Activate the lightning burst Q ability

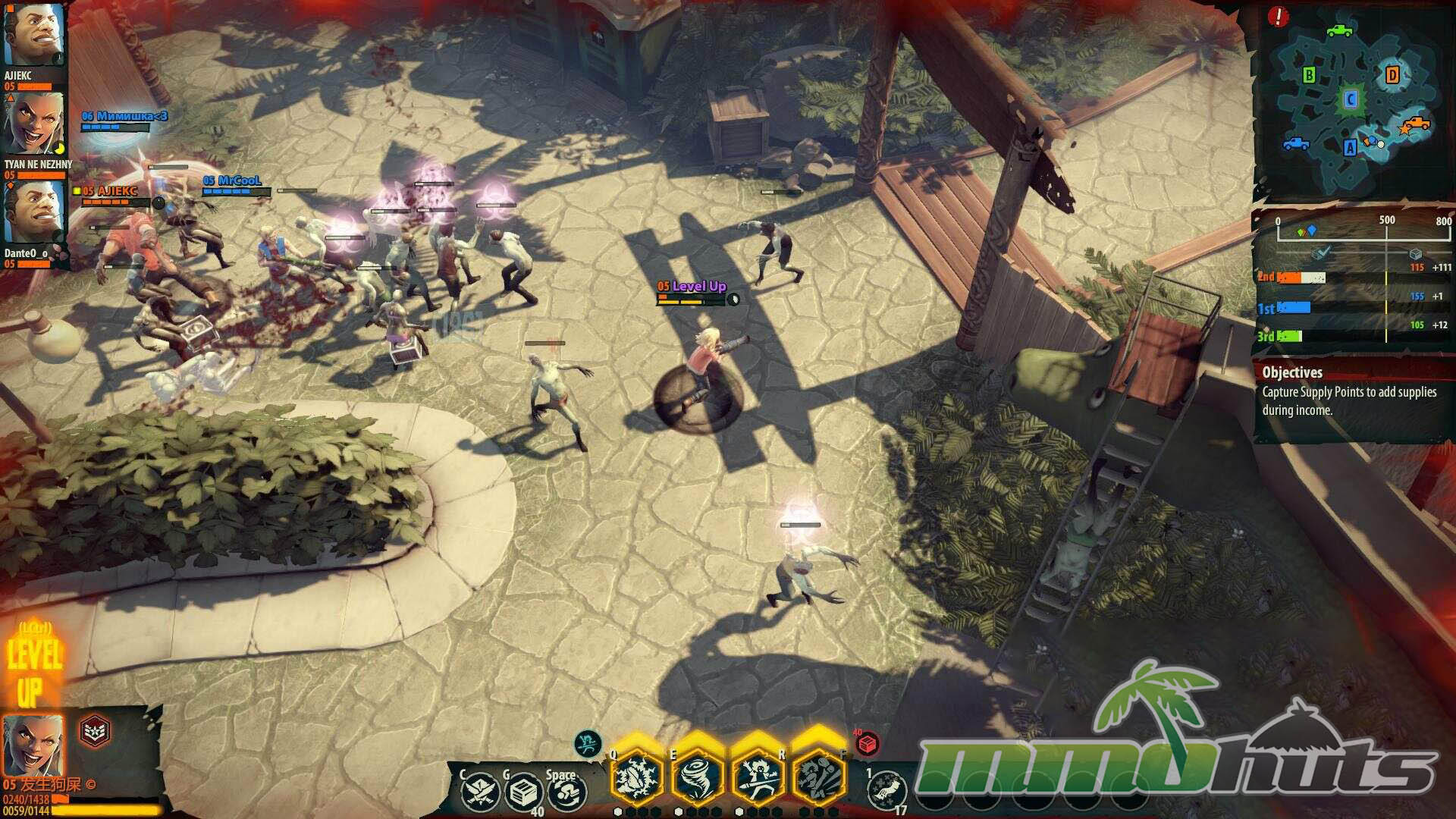coord(637,776)
